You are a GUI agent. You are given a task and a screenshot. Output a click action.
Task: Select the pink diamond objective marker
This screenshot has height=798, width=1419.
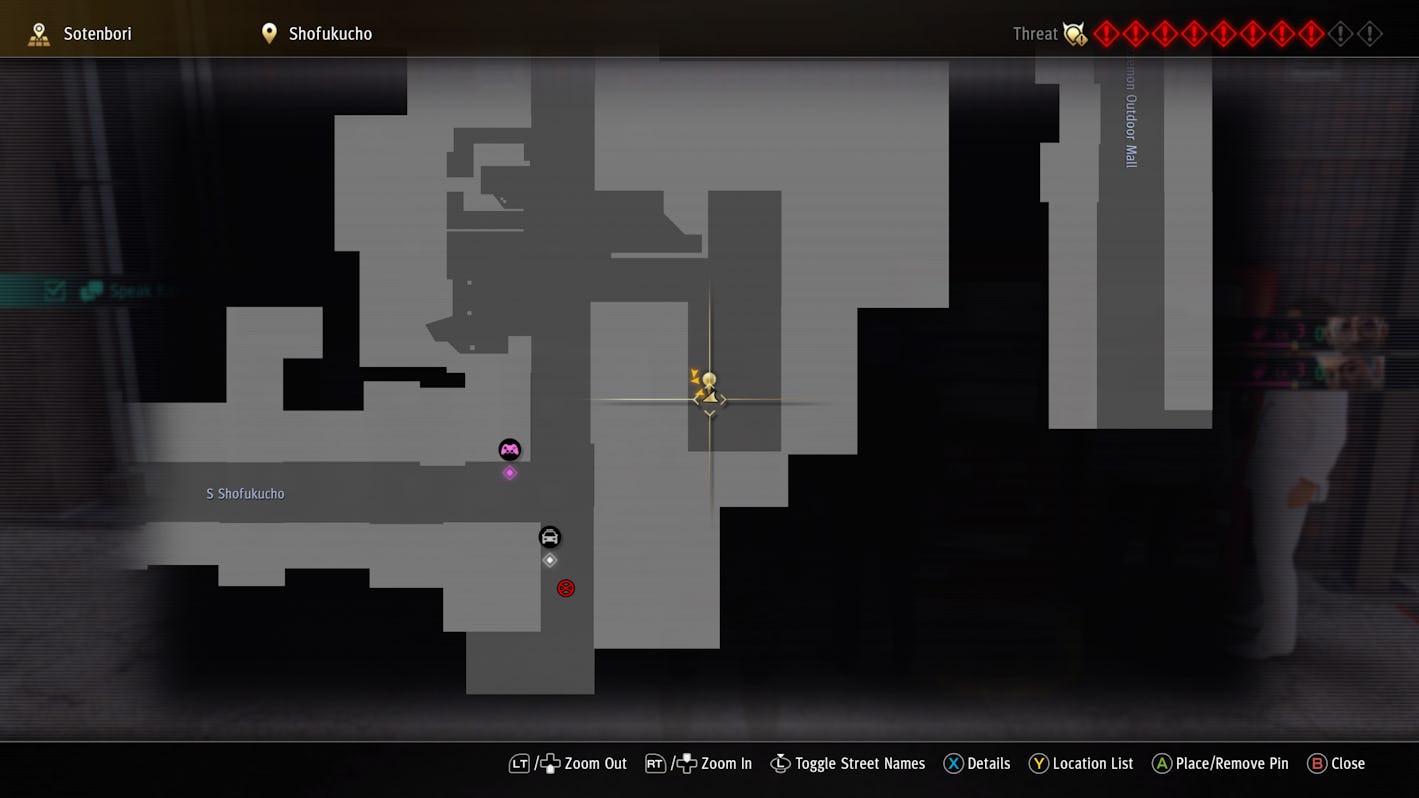(x=510, y=472)
